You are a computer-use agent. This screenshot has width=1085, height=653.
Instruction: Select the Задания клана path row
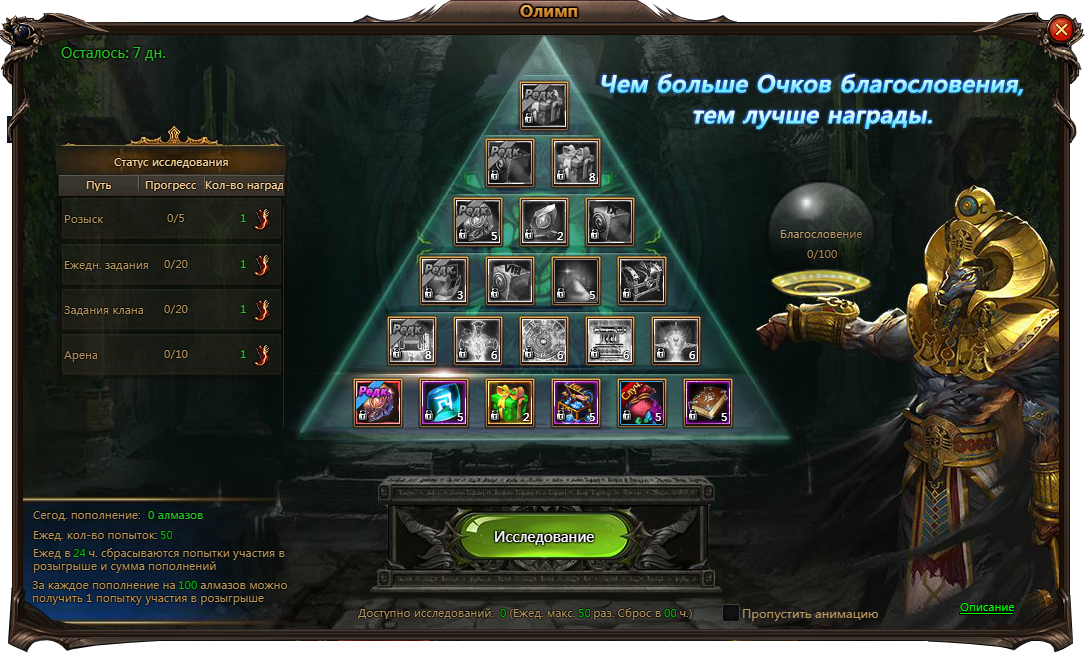172,310
